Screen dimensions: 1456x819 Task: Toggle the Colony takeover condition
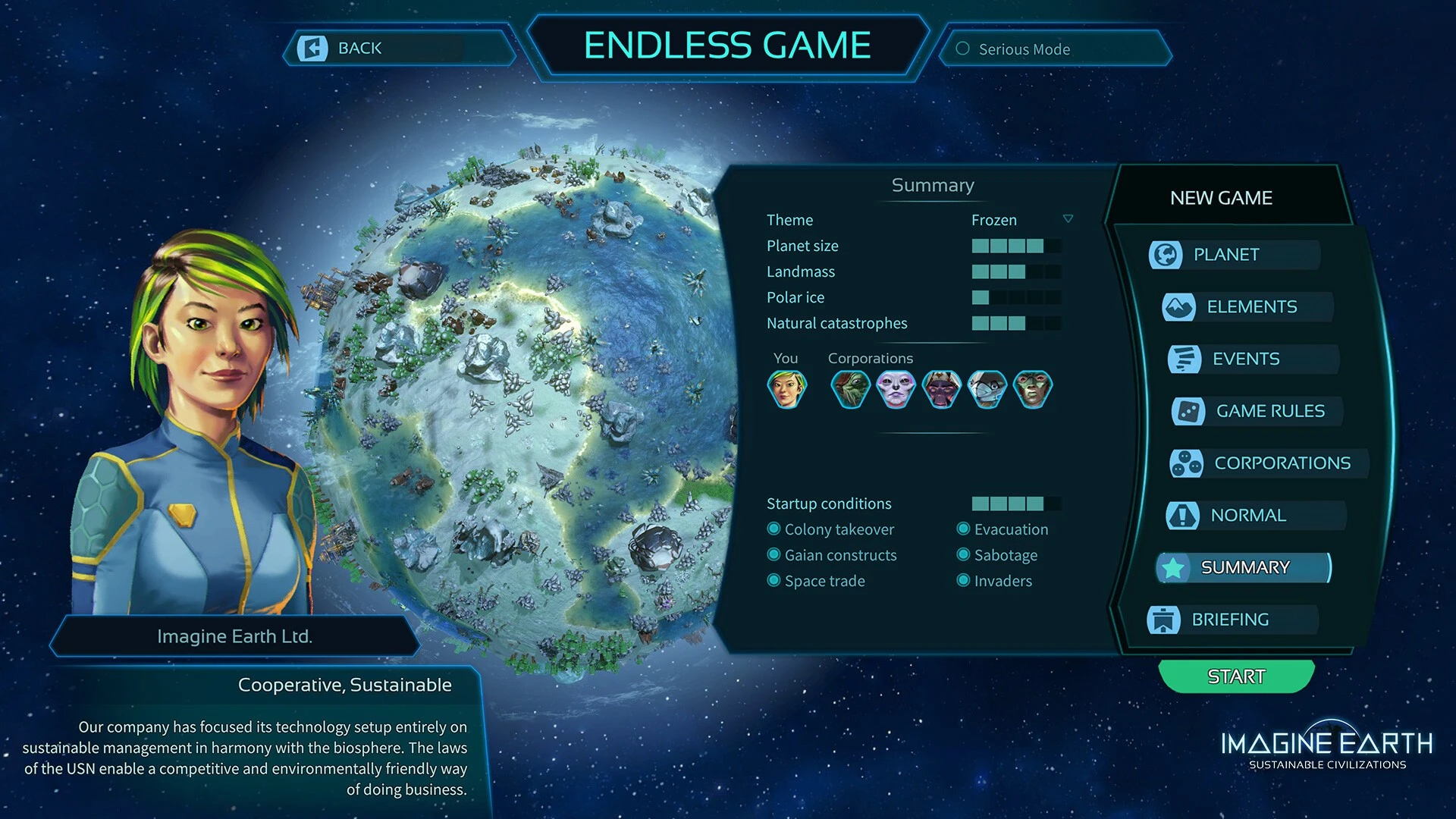tap(774, 529)
